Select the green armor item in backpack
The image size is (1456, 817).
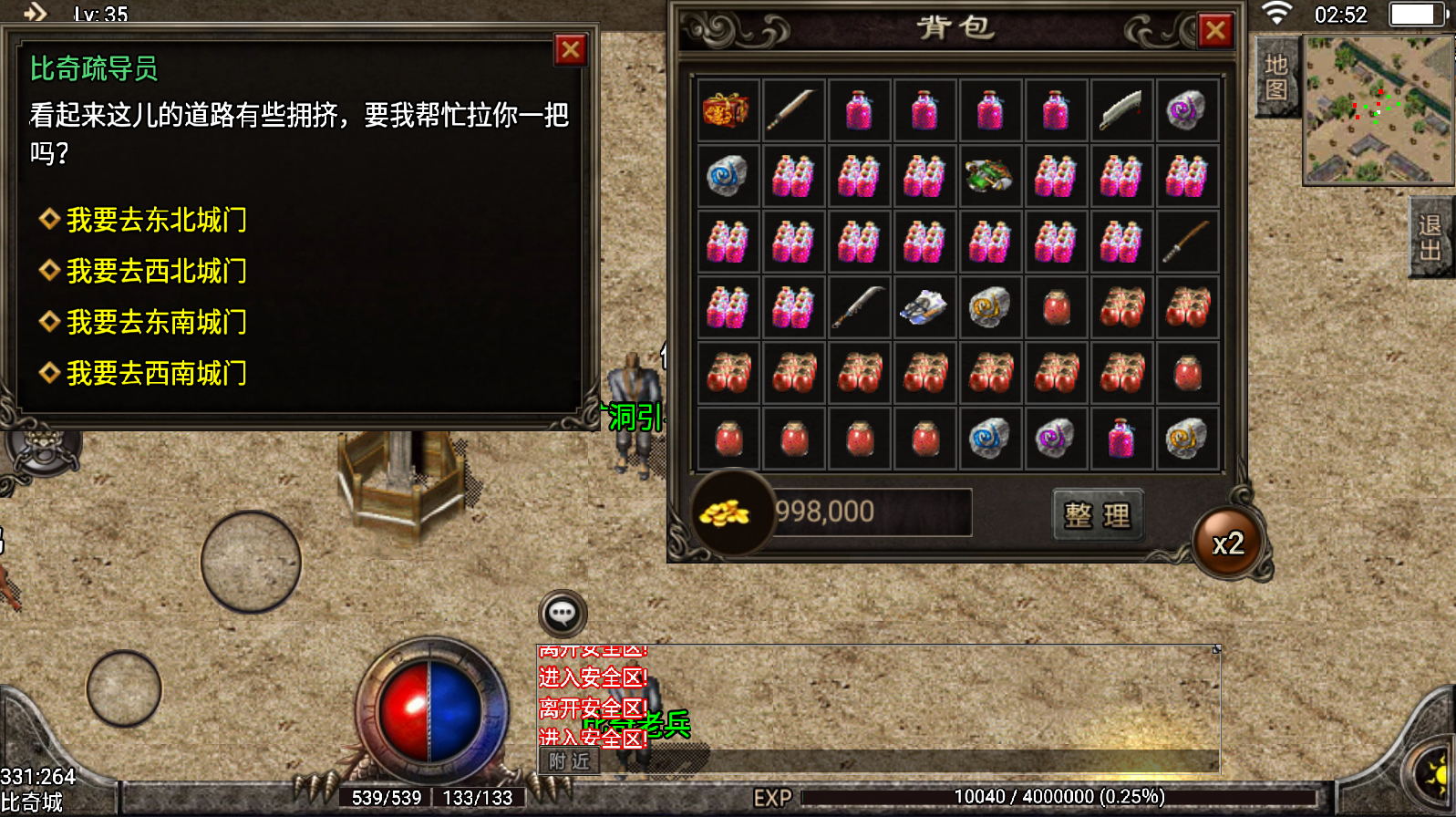point(989,175)
